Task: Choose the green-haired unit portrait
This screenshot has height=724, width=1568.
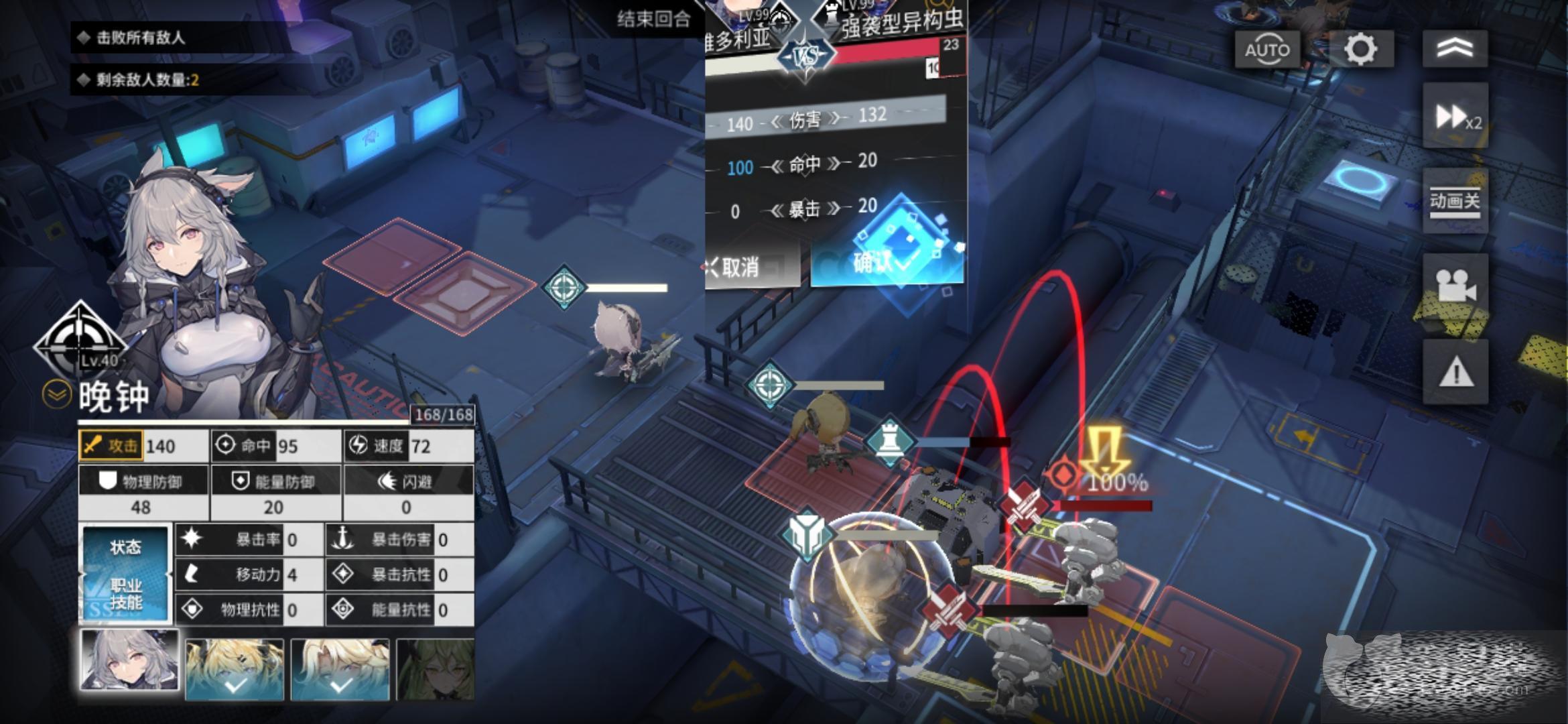Action: click(x=436, y=669)
